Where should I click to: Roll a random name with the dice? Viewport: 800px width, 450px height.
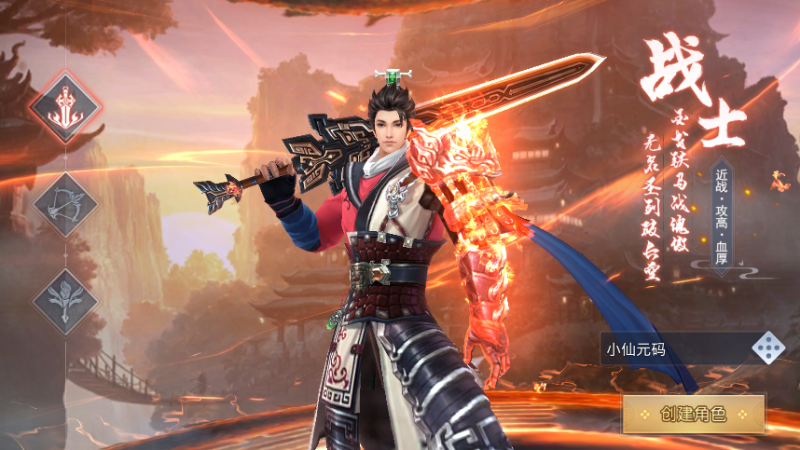pyautogui.click(x=768, y=348)
